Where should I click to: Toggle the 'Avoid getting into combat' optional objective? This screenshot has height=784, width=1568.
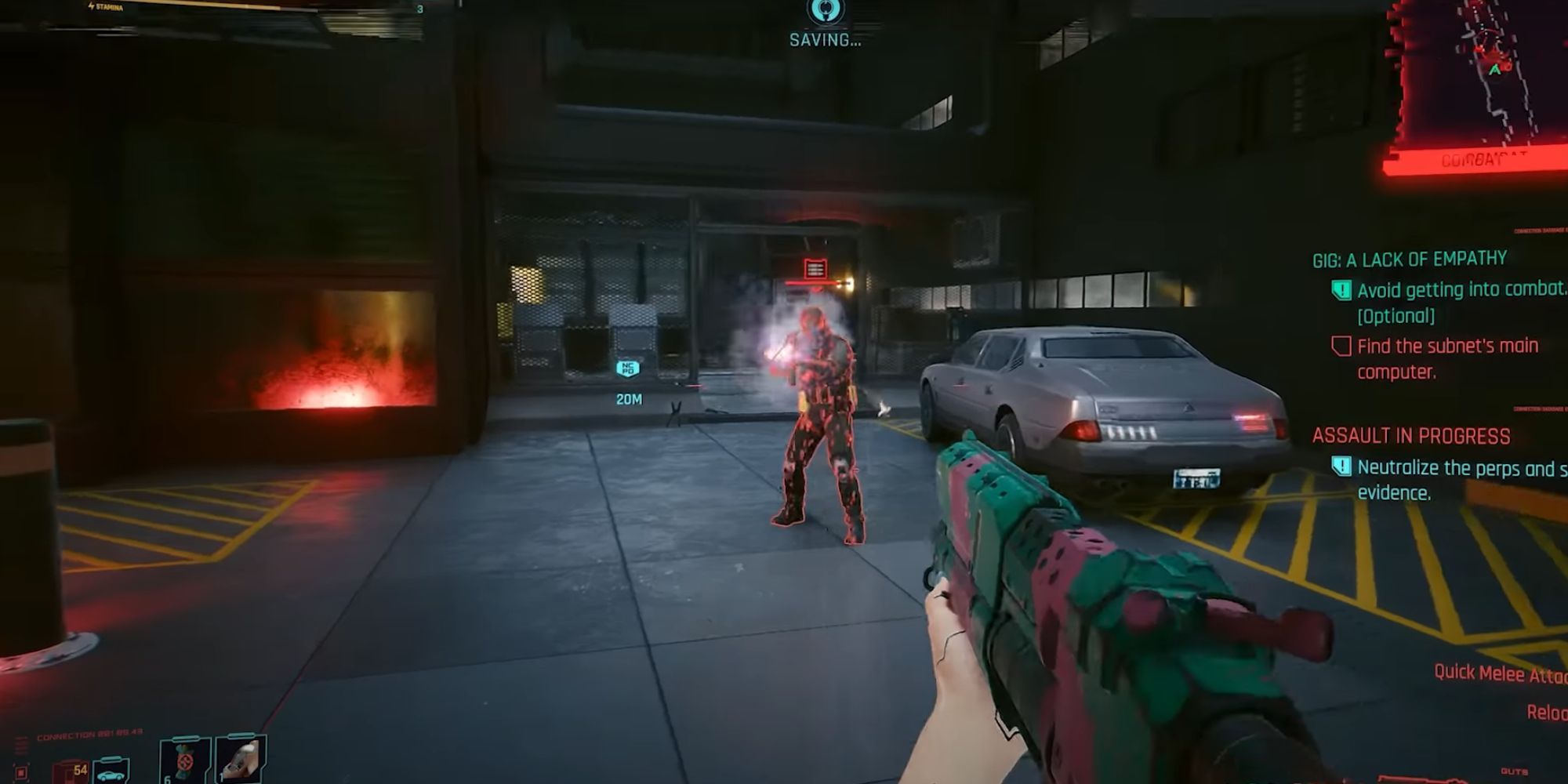pyautogui.click(x=1341, y=289)
